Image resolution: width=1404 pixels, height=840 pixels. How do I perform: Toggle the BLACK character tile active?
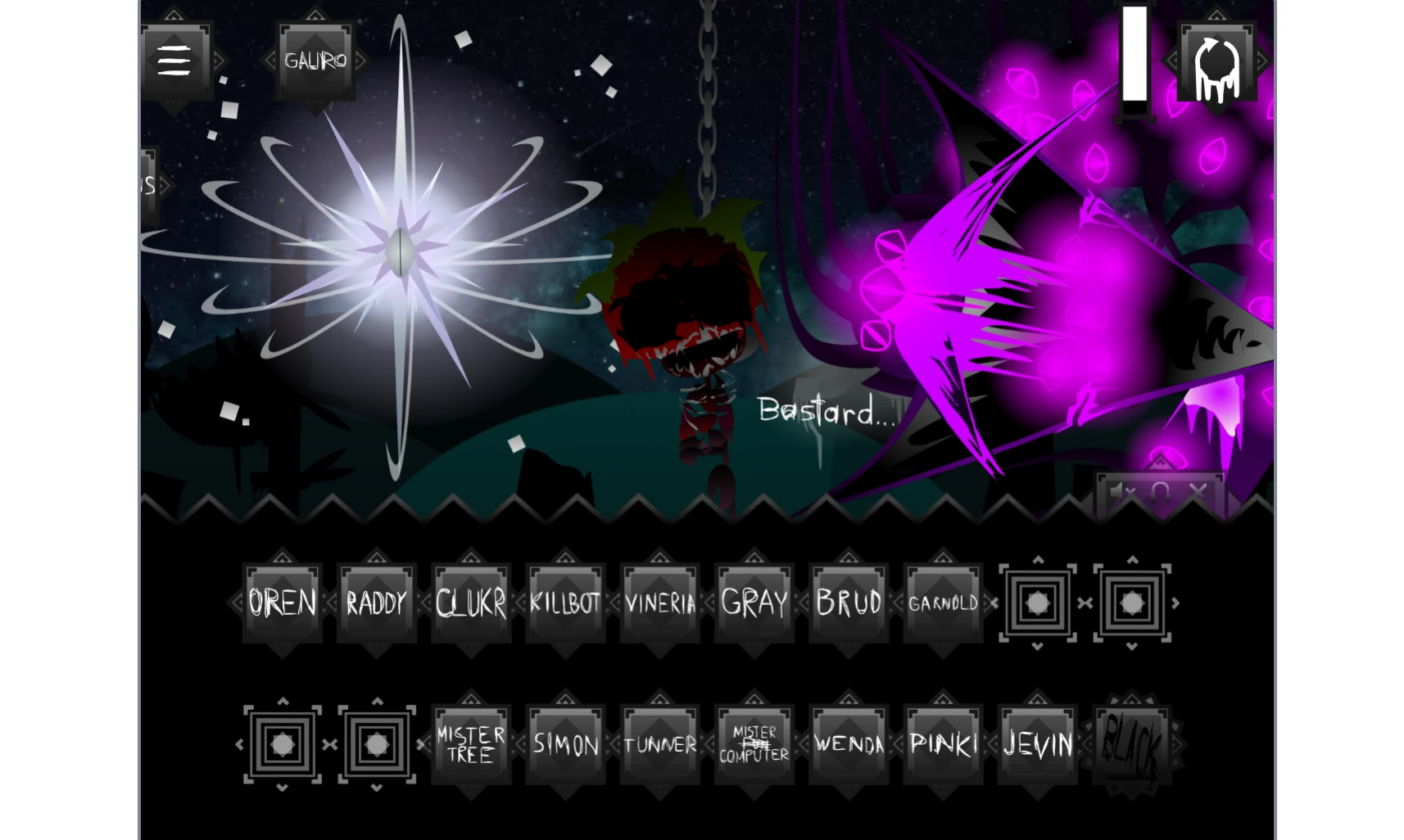[1130, 743]
